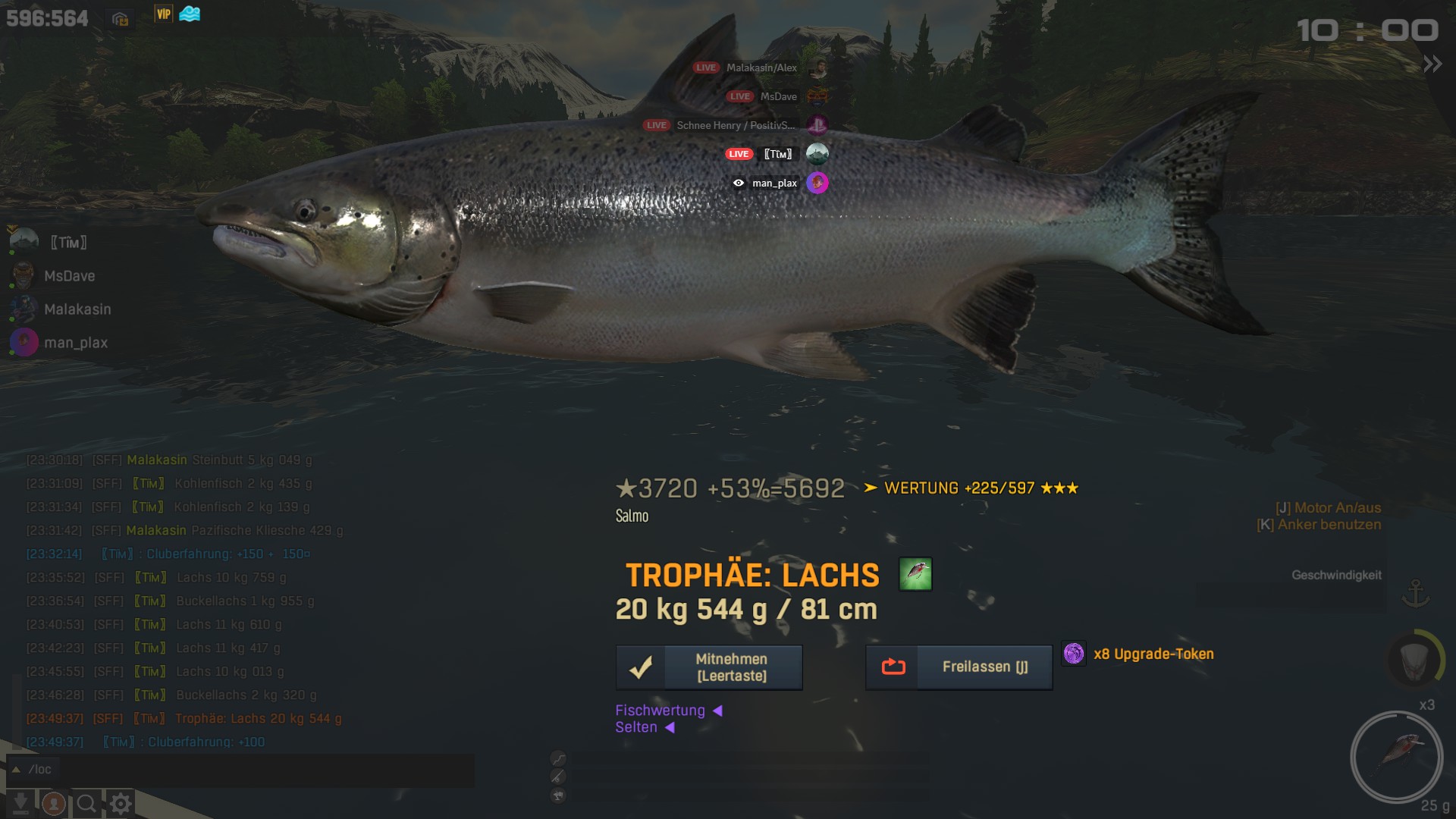The width and height of the screenshot is (1456, 819).
Task: Click the VIP status badge
Action: [x=163, y=14]
